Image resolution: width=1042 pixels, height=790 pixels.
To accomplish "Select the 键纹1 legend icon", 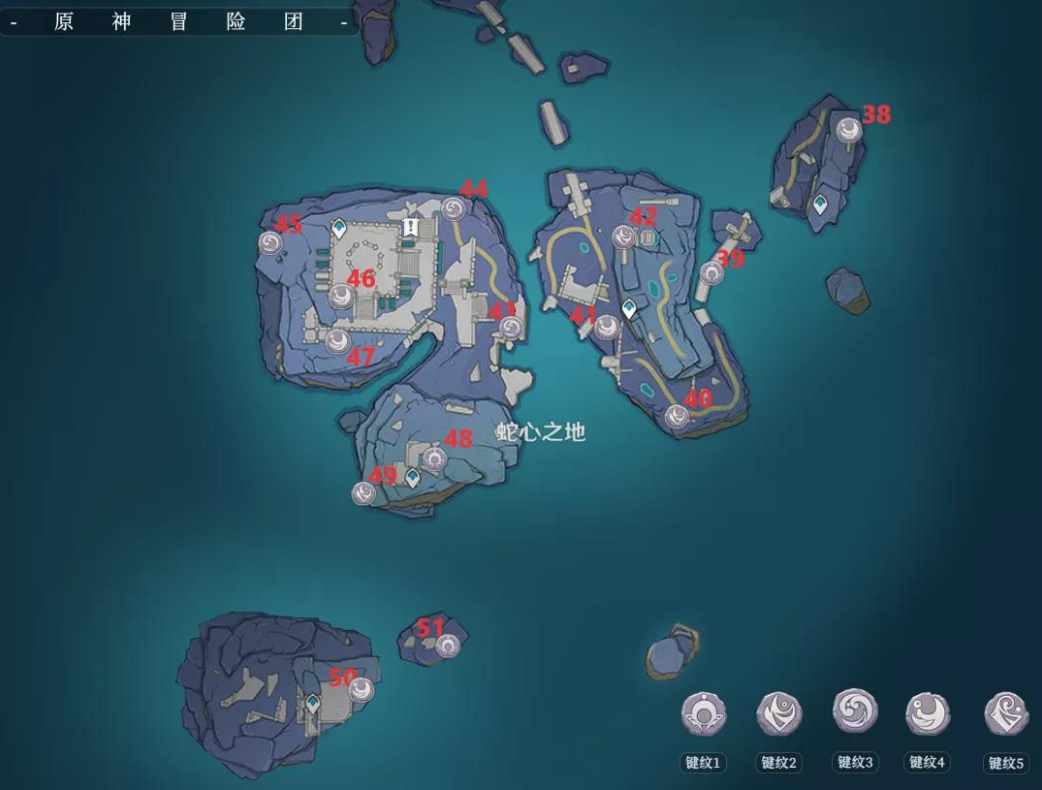I will (x=703, y=715).
